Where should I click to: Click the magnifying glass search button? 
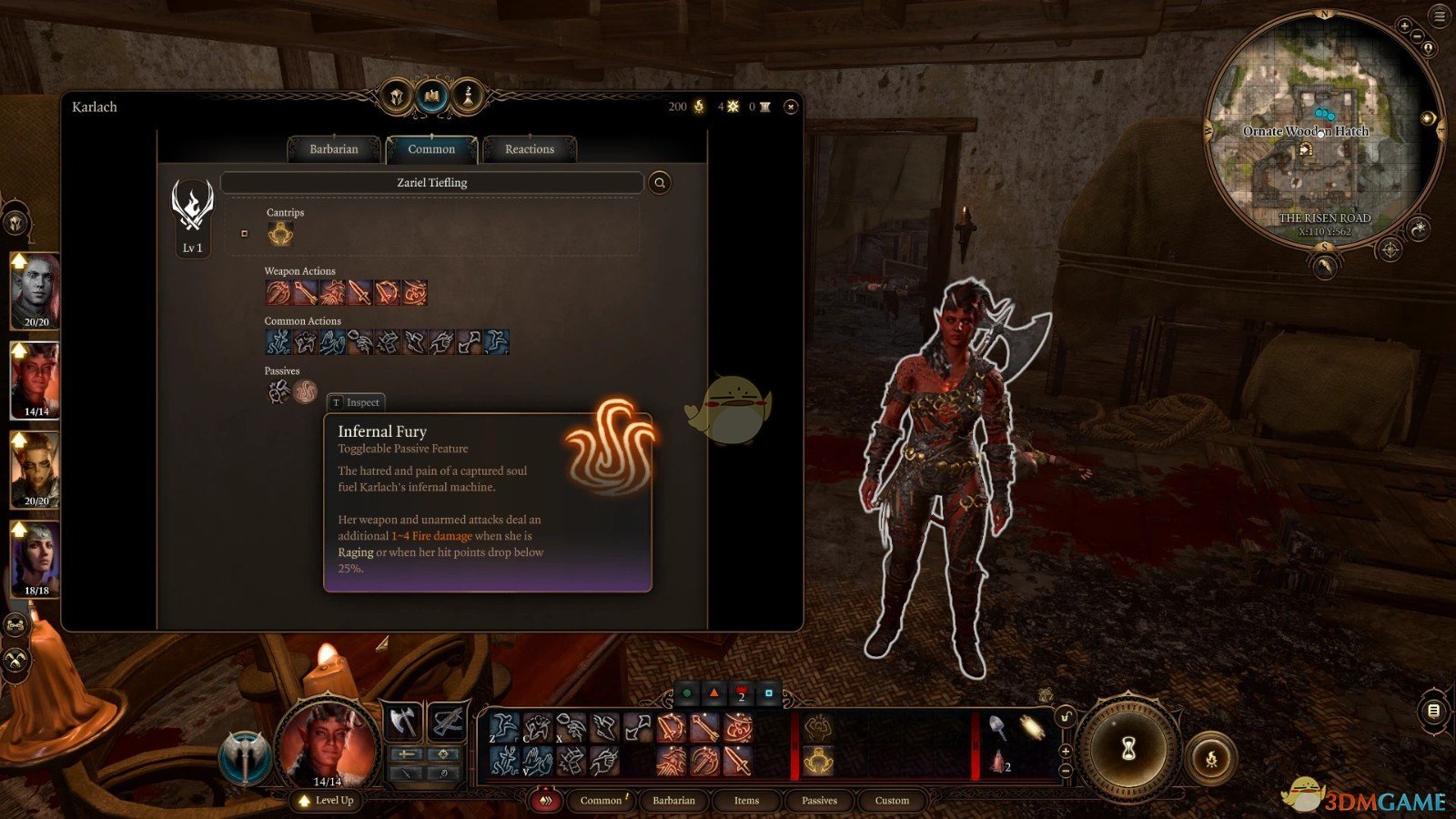(x=660, y=183)
